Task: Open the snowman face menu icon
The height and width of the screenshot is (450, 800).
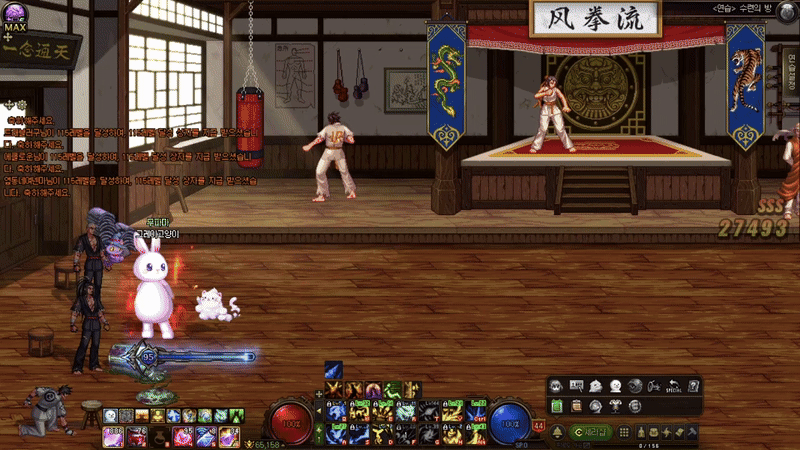Action: pyautogui.click(x=616, y=386)
